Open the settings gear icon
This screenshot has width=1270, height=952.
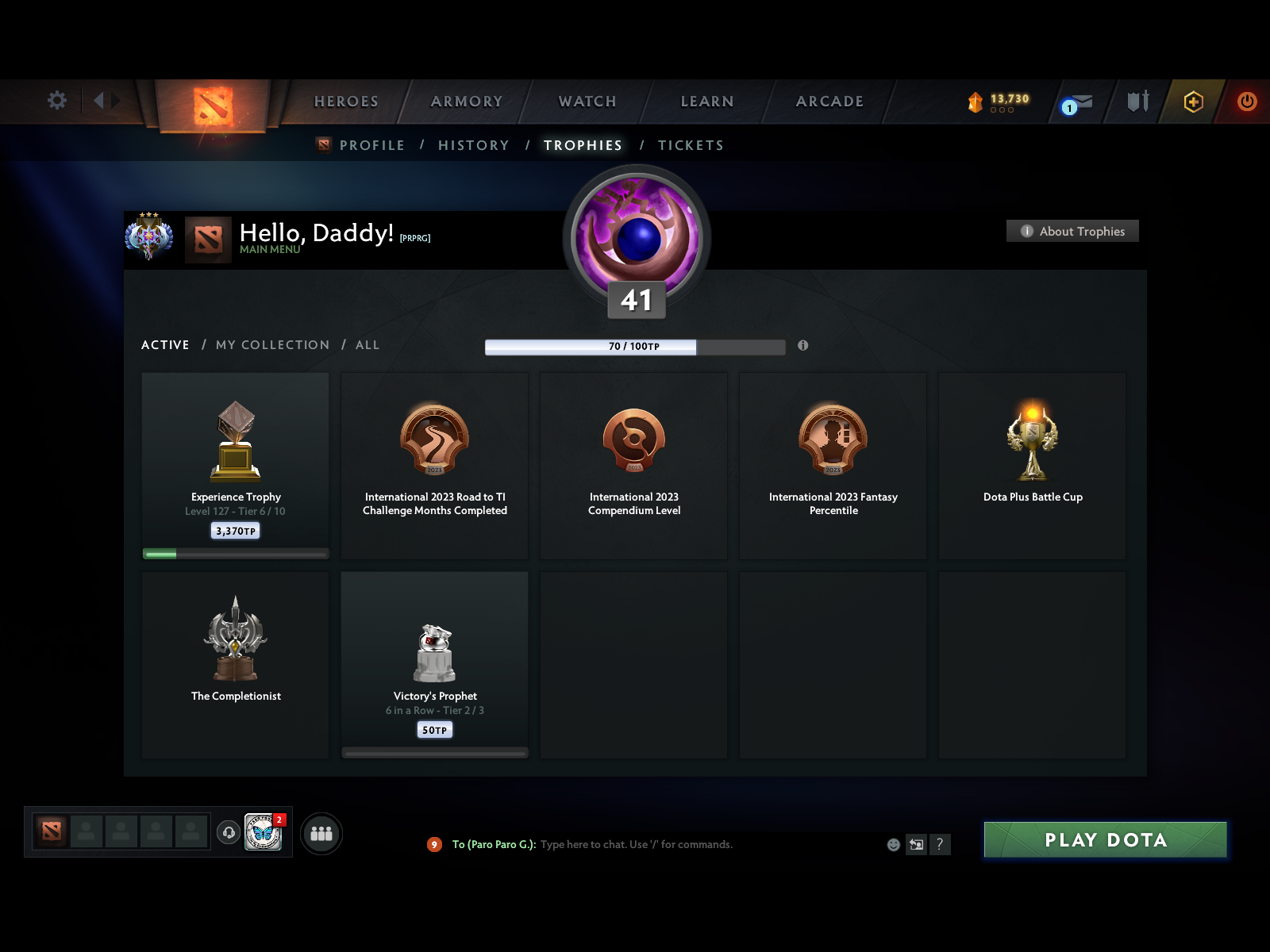point(56,101)
